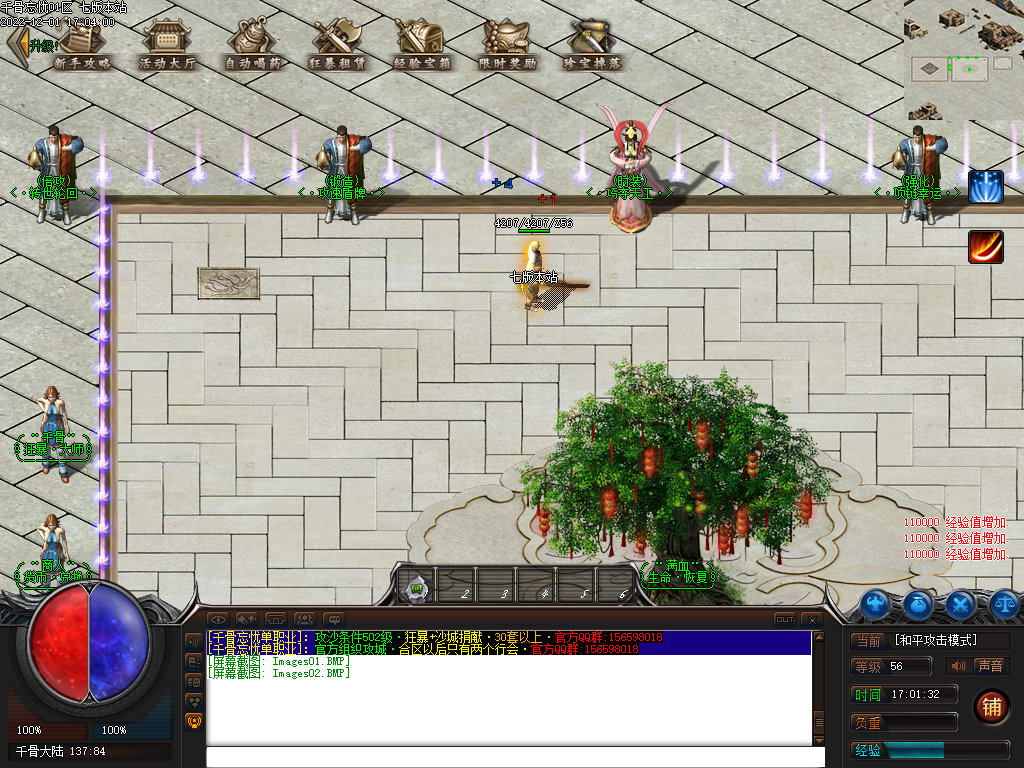Click the OUT button above chat

[x=785, y=620]
